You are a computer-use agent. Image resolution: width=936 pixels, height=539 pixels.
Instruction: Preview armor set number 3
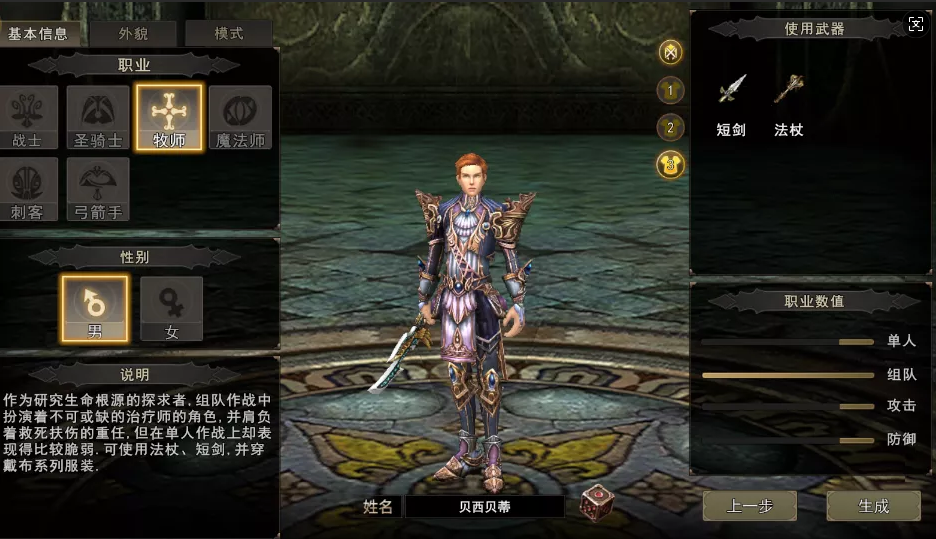coord(670,164)
